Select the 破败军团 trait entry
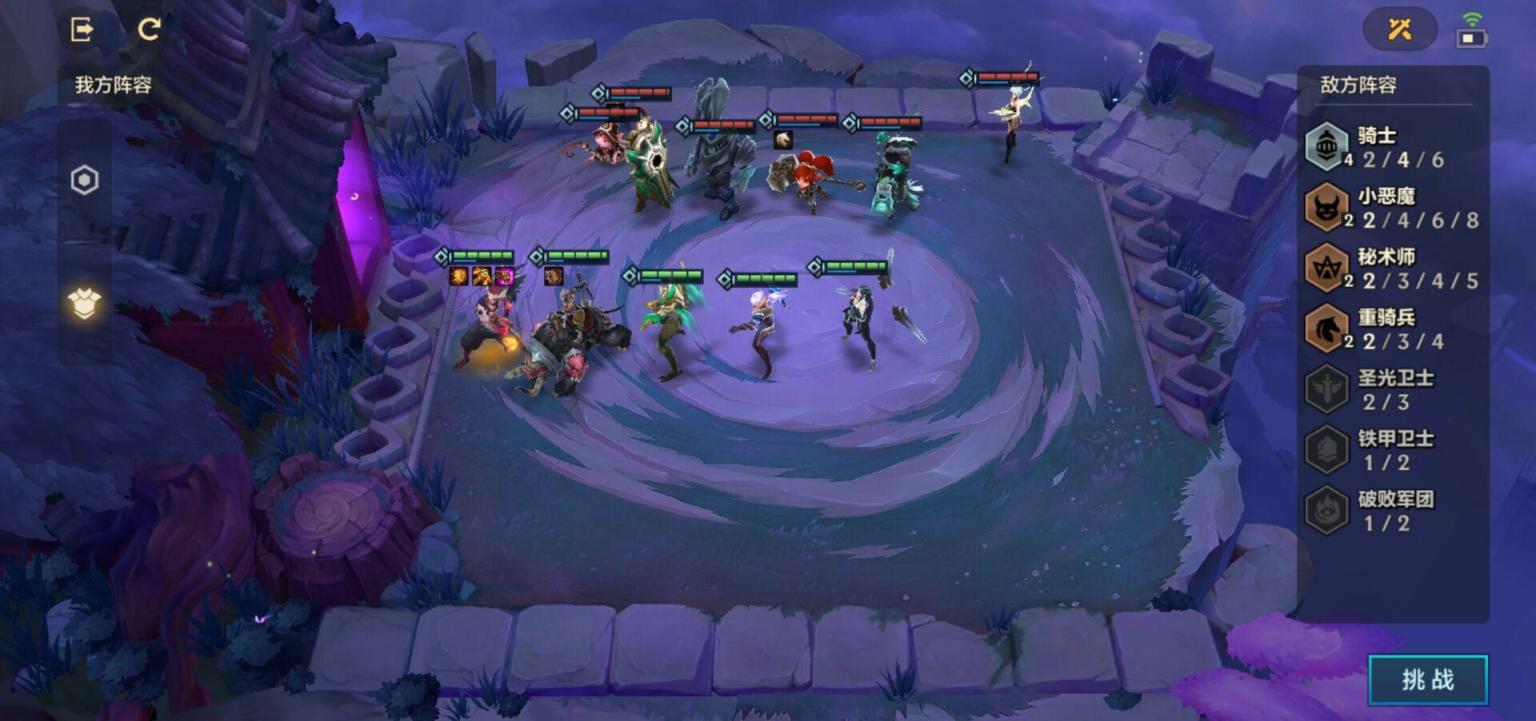Screen dimensions: 1536x721 coord(1392,509)
